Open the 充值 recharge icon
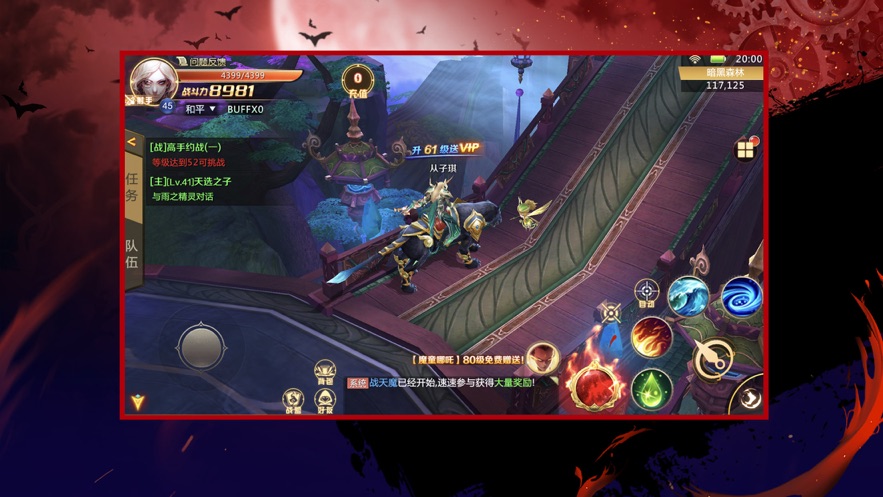The width and height of the screenshot is (883, 497). coord(357,82)
